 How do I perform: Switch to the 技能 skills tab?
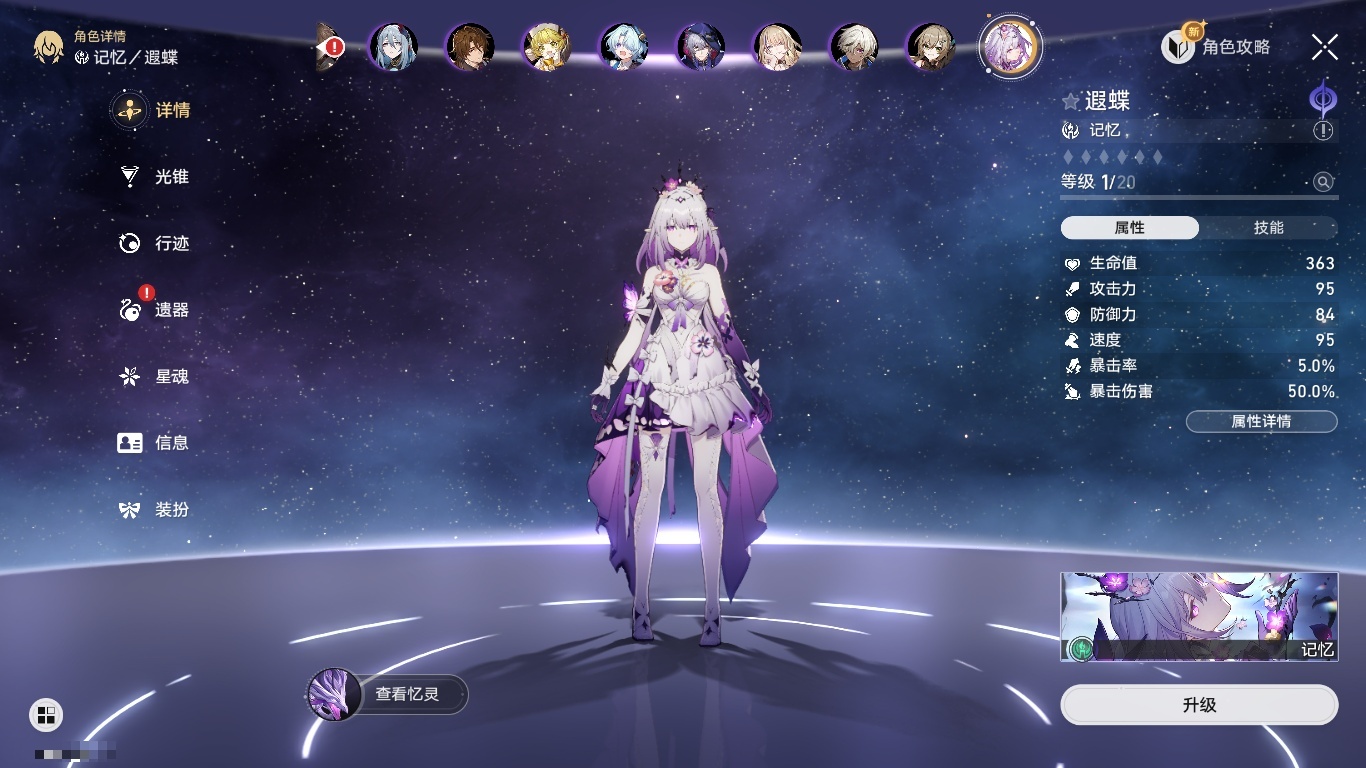[x=1268, y=228]
